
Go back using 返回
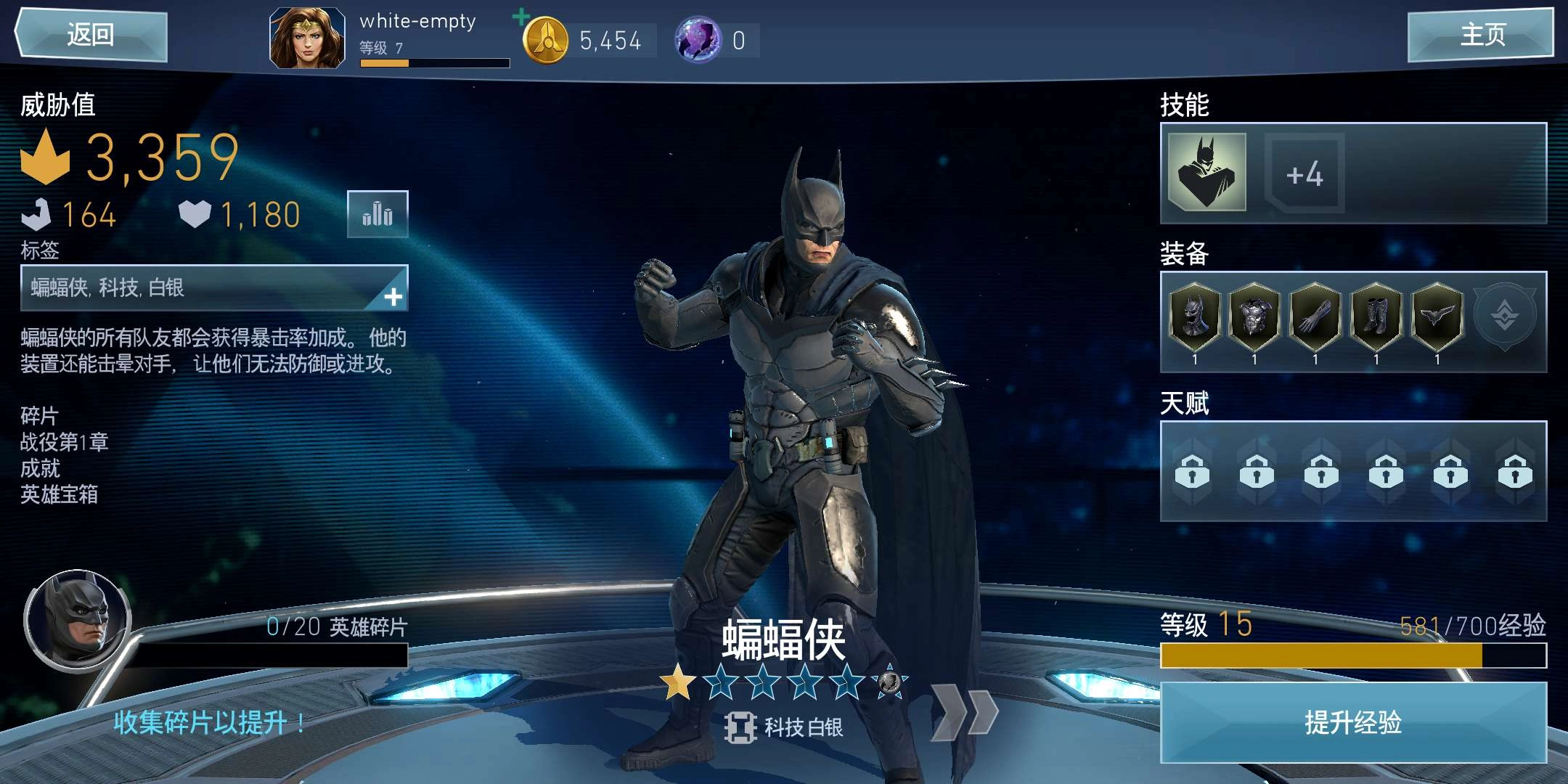[89, 34]
